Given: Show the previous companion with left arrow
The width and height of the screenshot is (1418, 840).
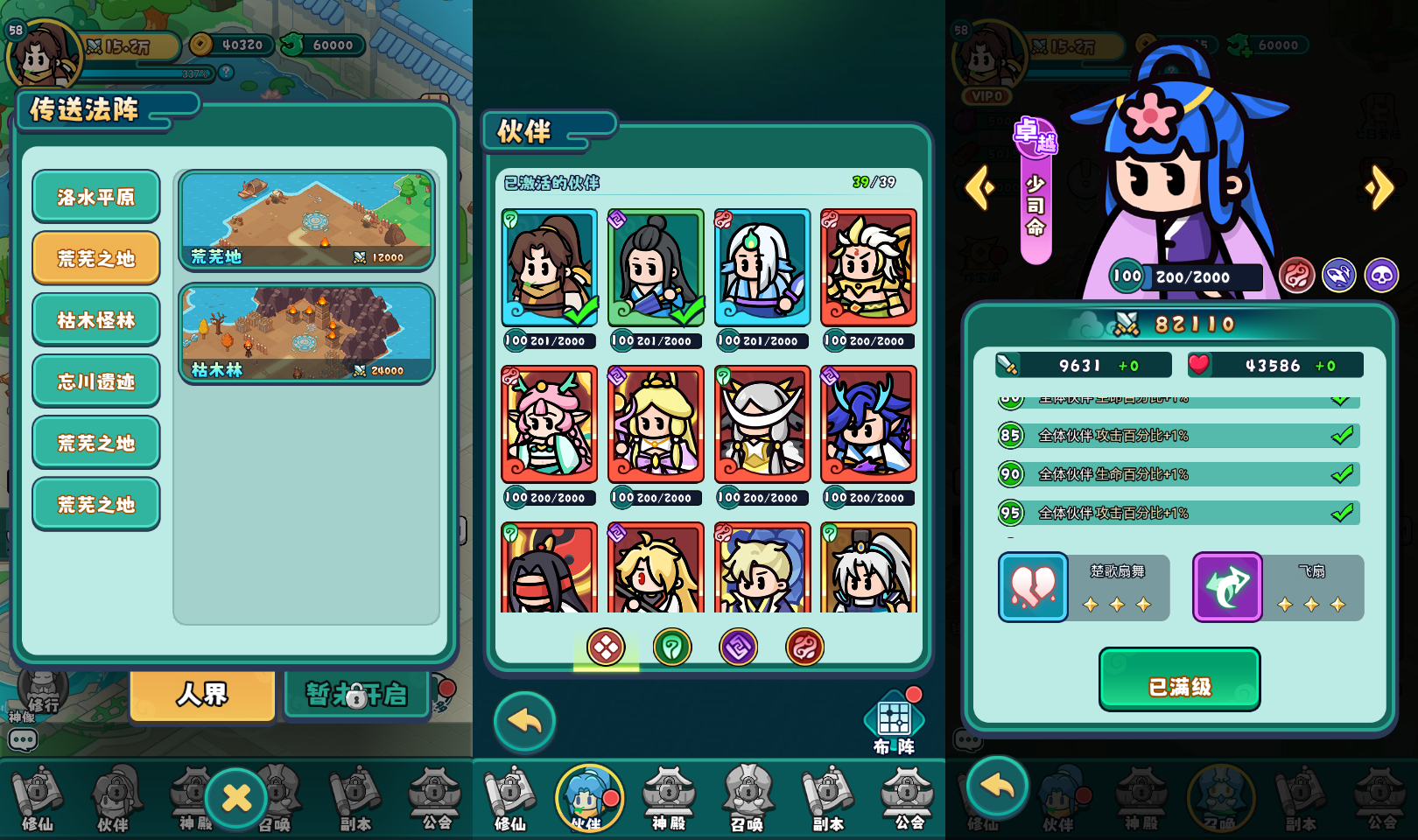Looking at the screenshot, I should pos(980,186).
